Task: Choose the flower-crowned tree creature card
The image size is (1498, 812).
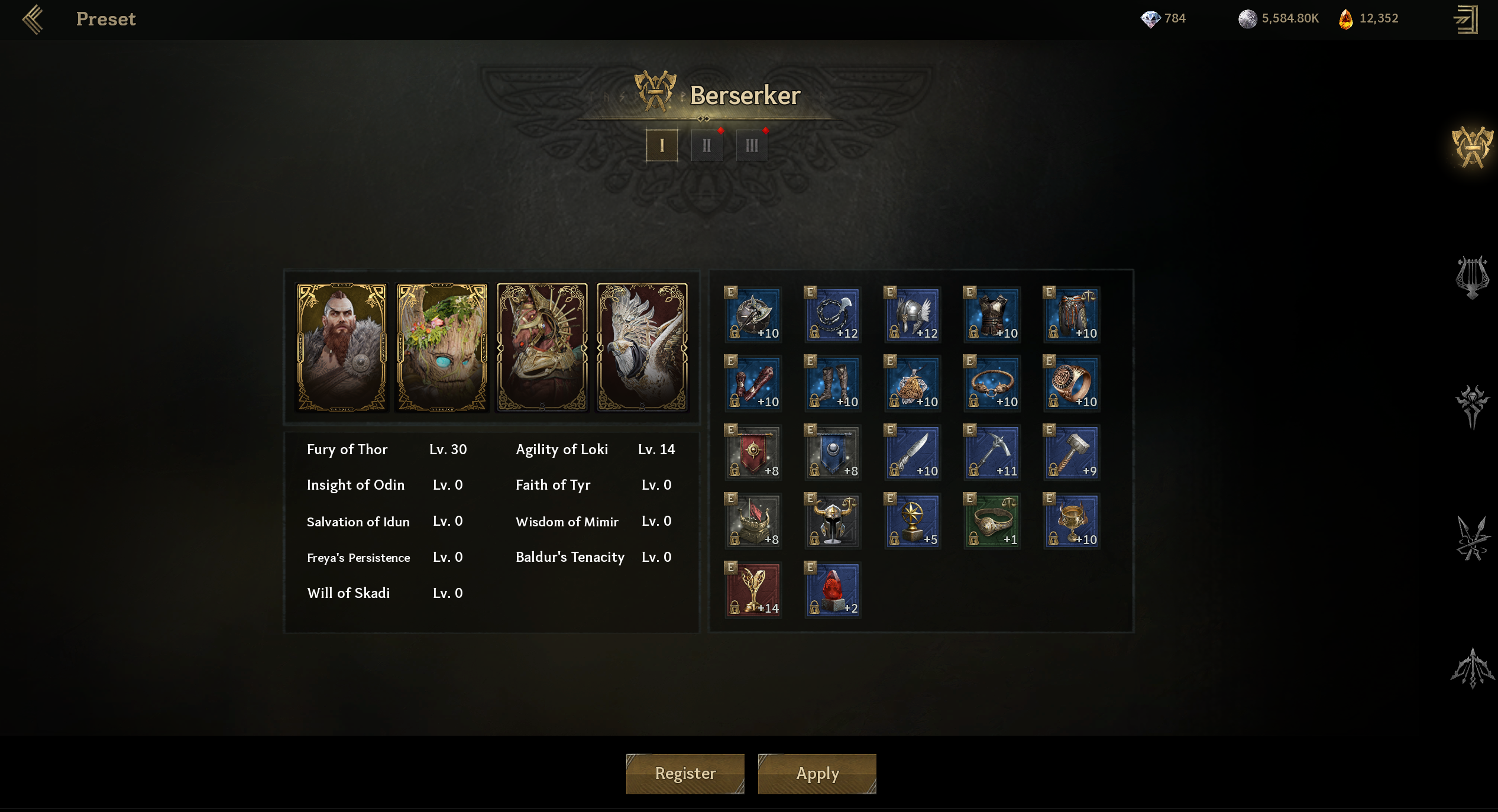Action: 442,347
